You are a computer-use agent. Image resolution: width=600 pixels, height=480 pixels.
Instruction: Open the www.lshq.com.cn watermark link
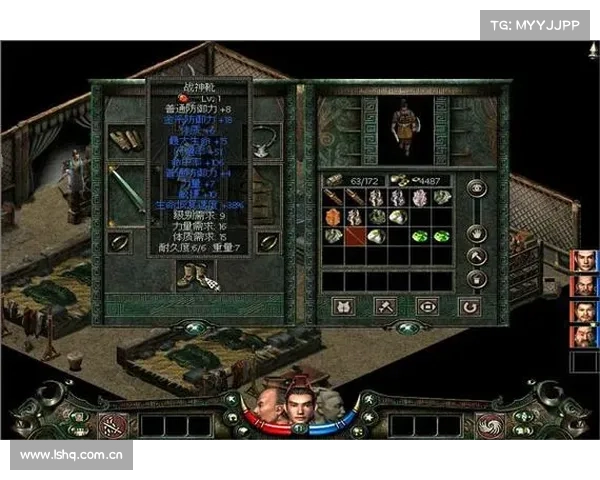70,455
